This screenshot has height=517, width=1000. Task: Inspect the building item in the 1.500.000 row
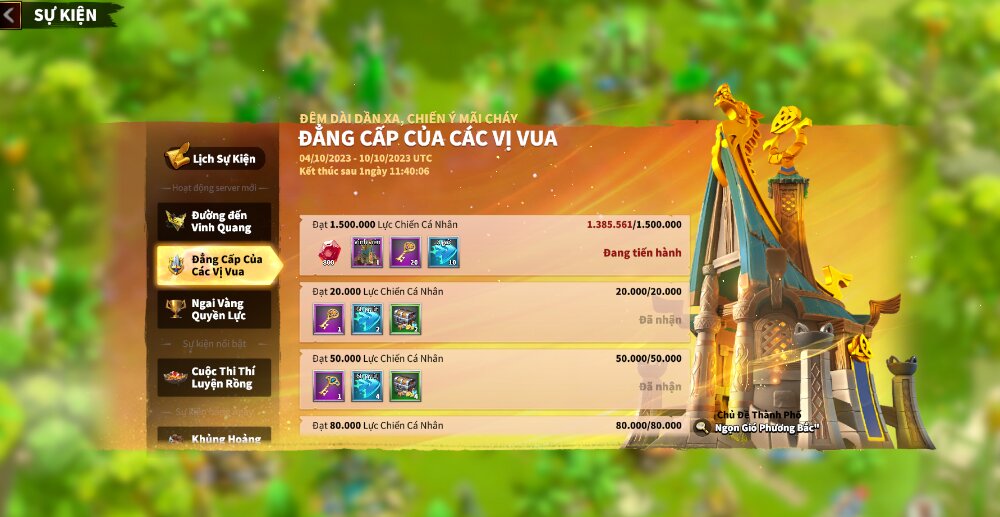click(367, 253)
